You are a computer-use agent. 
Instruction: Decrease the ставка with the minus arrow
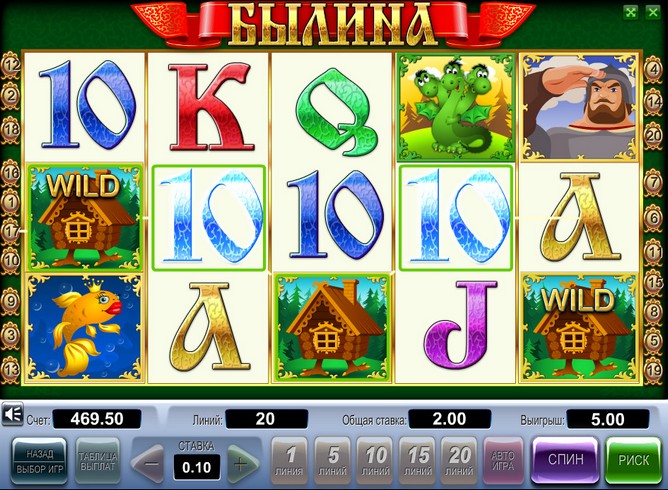pyautogui.click(x=152, y=464)
